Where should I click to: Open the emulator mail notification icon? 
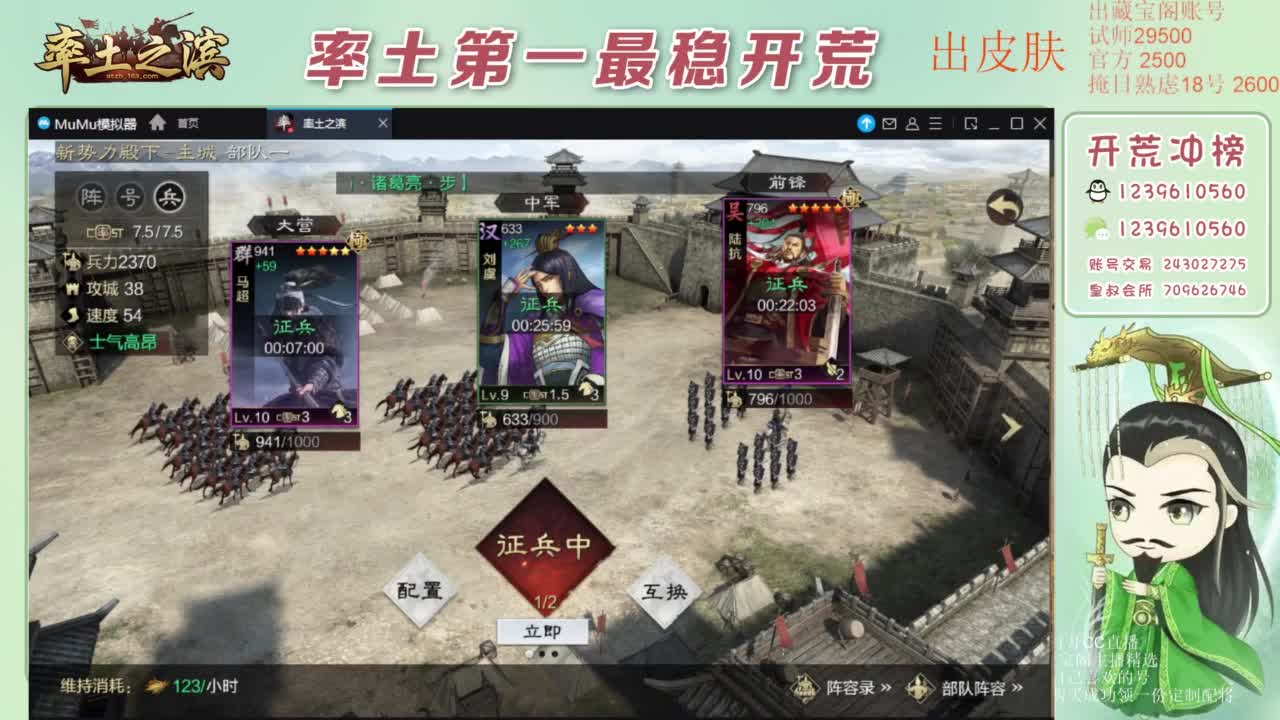[888, 124]
